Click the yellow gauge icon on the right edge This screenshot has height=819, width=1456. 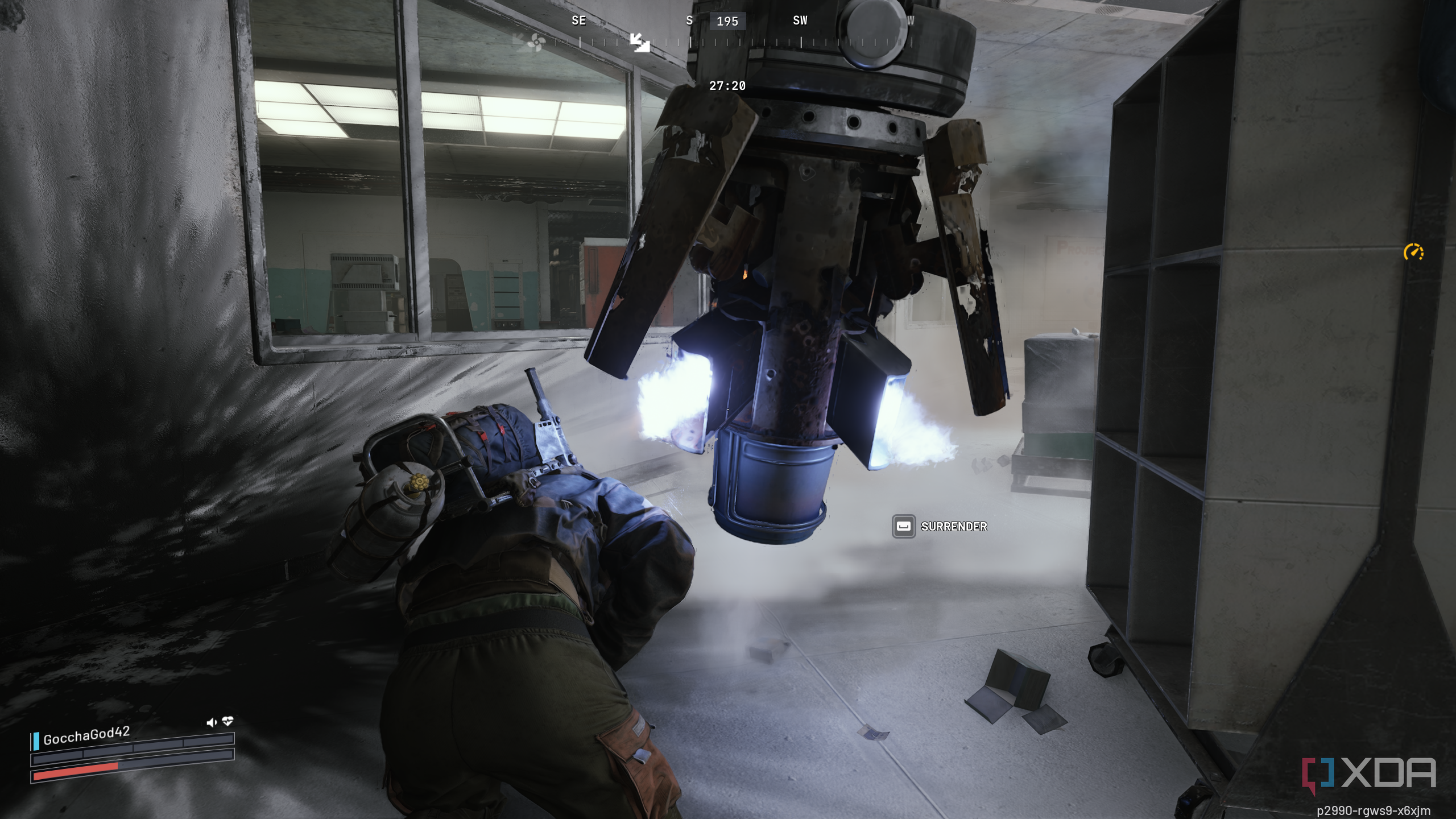pos(1413,252)
